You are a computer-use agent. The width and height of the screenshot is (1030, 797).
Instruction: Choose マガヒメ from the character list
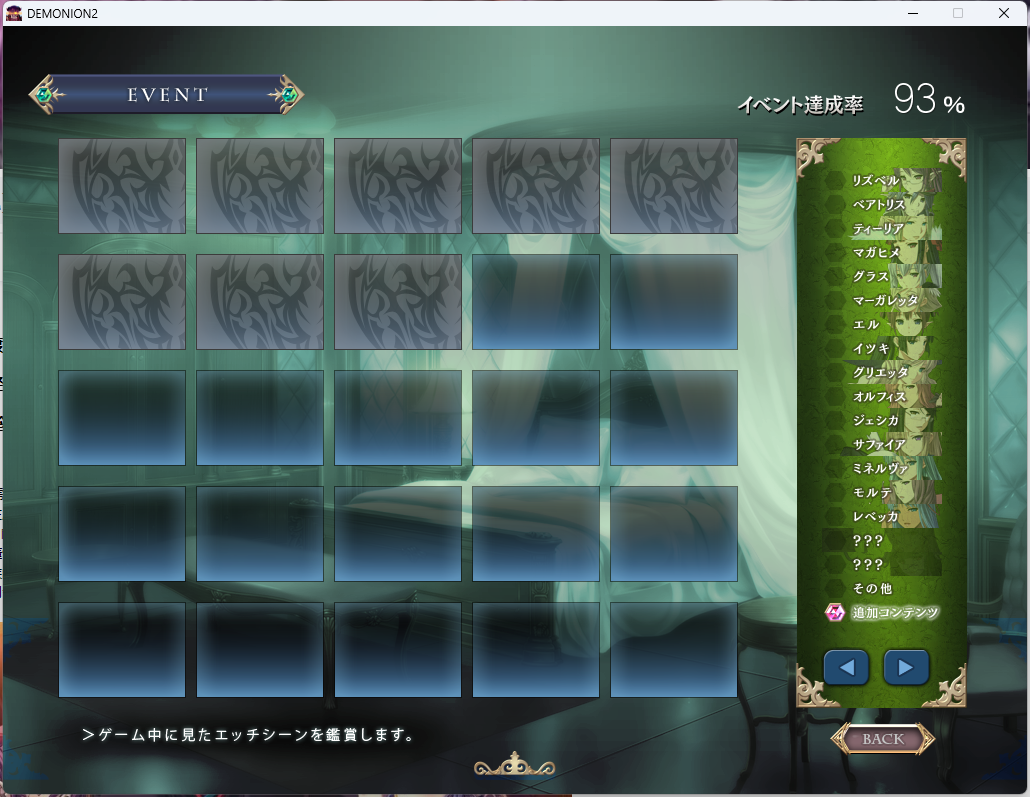tap(877, 253)
